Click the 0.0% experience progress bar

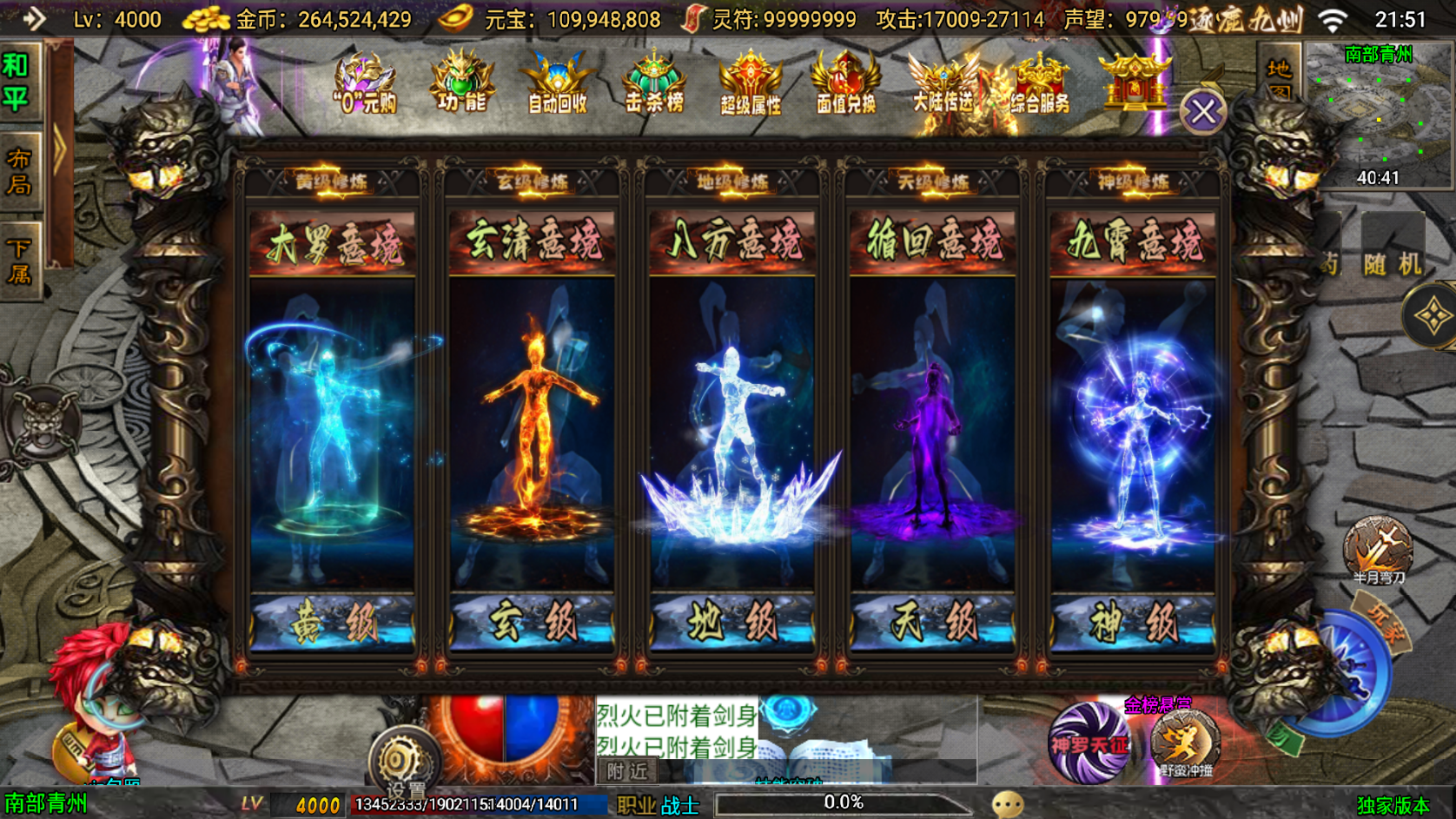pyautogui.click(x=843, y=802)
